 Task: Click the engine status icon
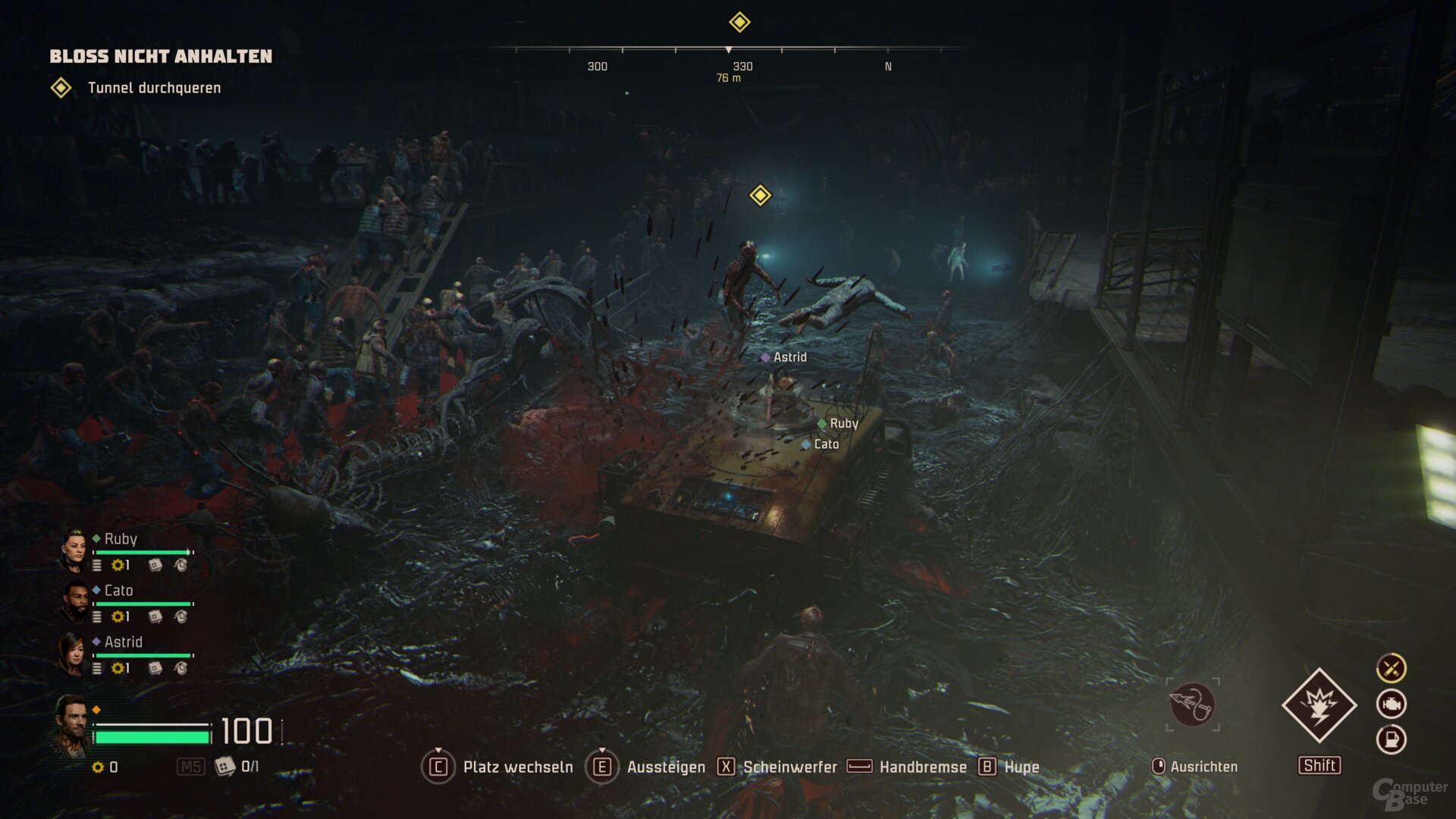click(1392, 704)
